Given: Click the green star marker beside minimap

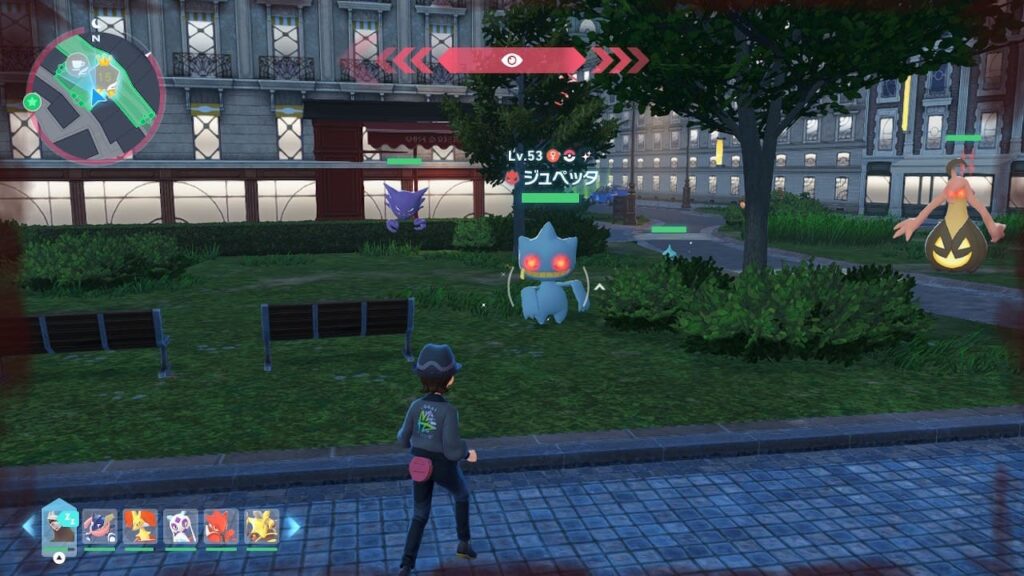Looking at the screenshot, I should pos(33,101).
